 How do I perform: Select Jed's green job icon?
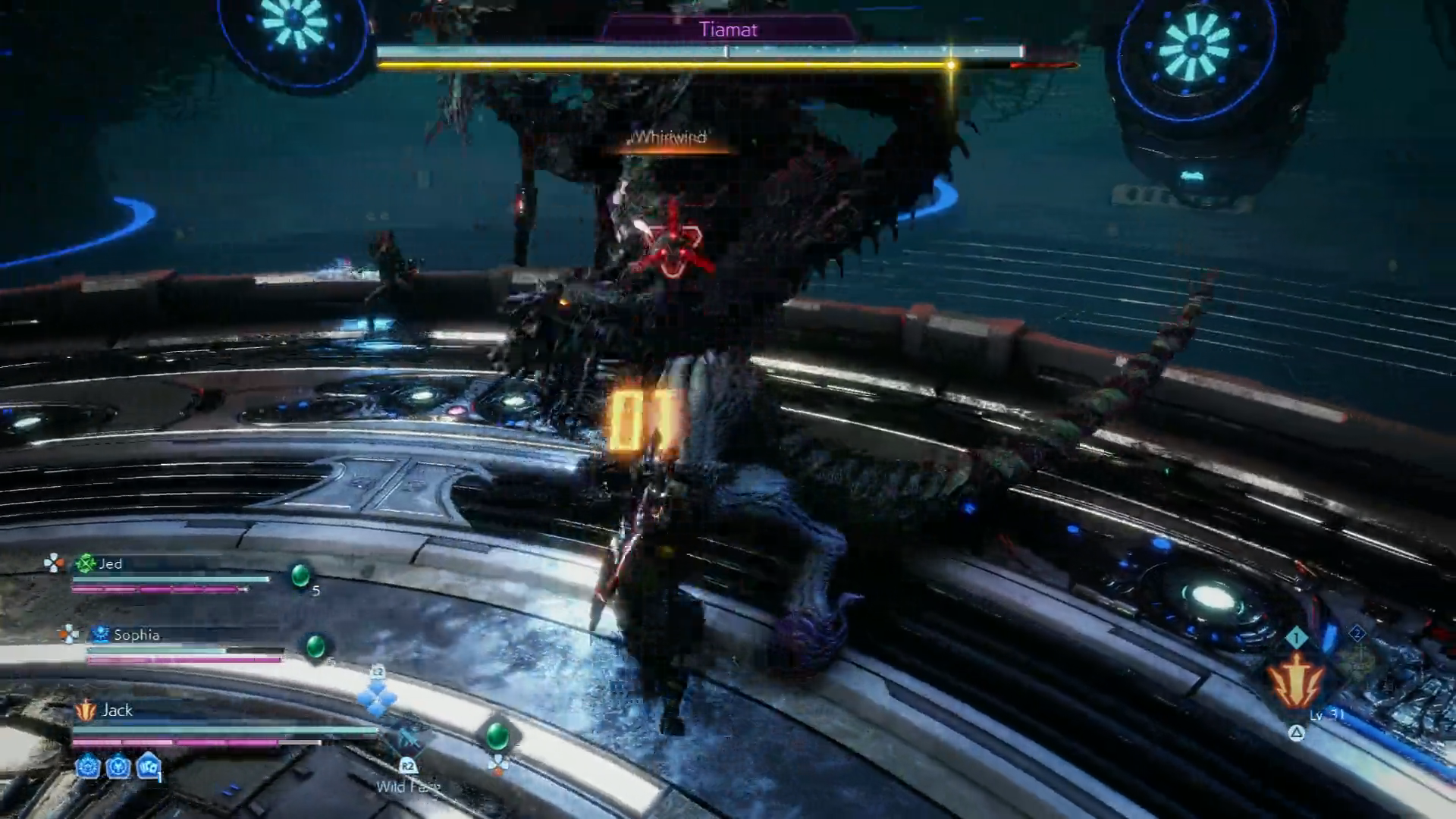(86, 563)
